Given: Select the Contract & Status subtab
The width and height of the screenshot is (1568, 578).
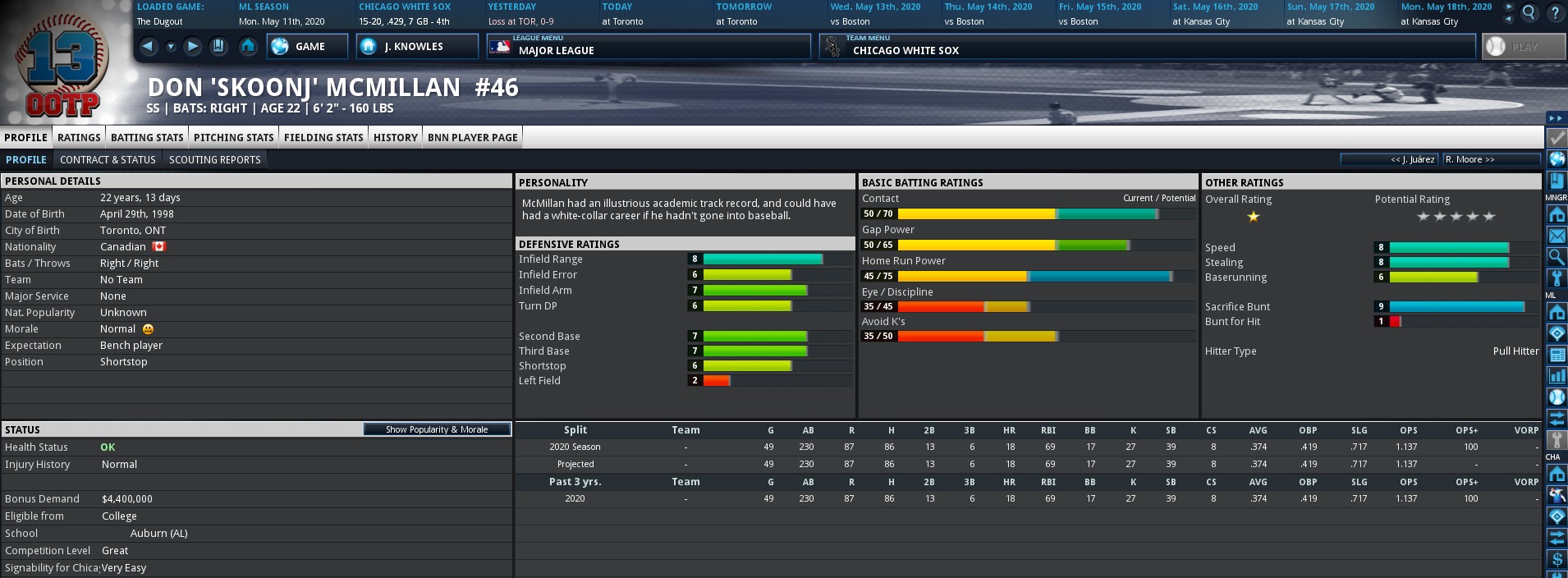Looking at the screenshot, I should click(108, 160).
